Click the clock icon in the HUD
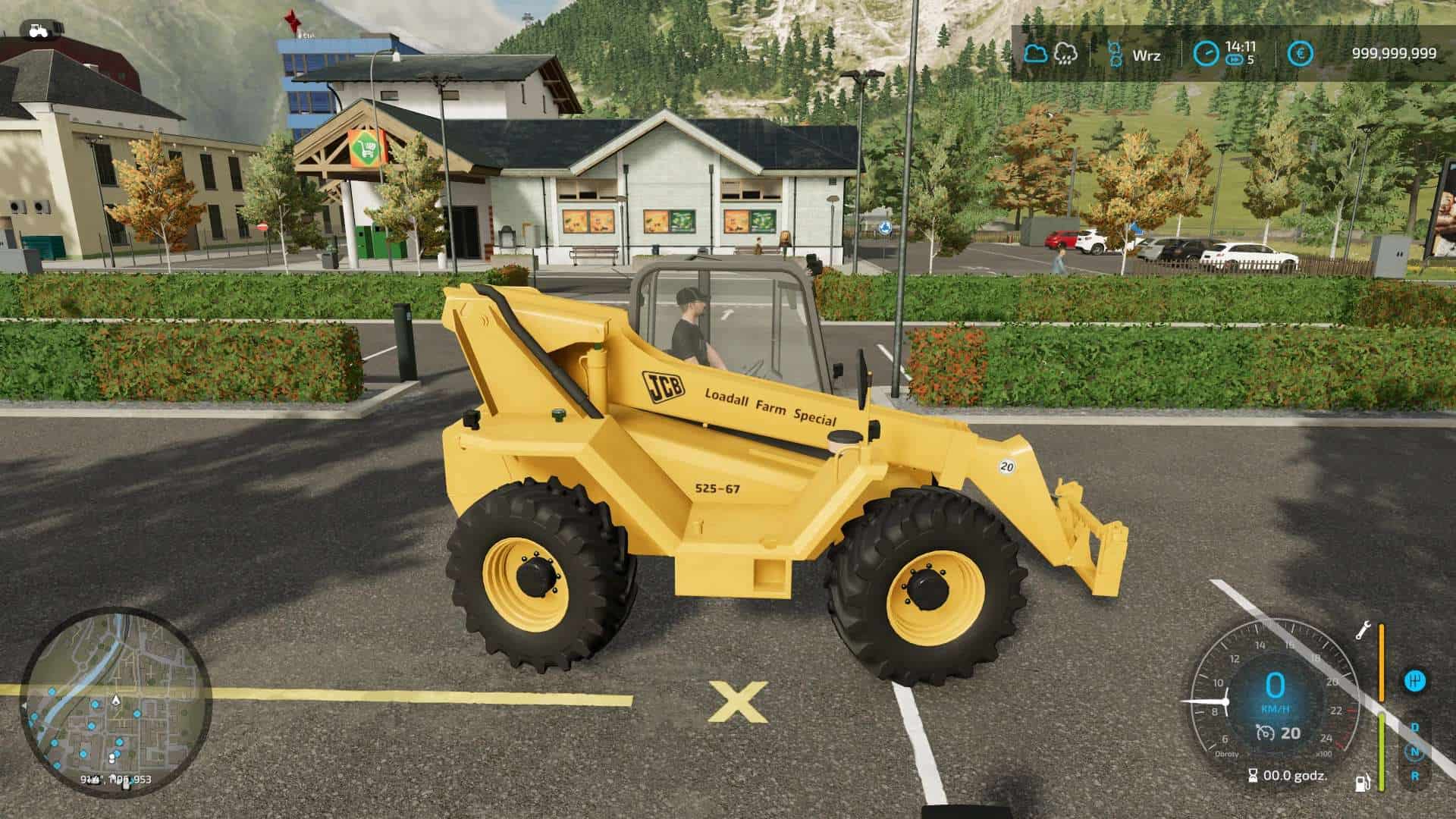The height and width of the screenshot is (819, 1456). click(1207, 53)
